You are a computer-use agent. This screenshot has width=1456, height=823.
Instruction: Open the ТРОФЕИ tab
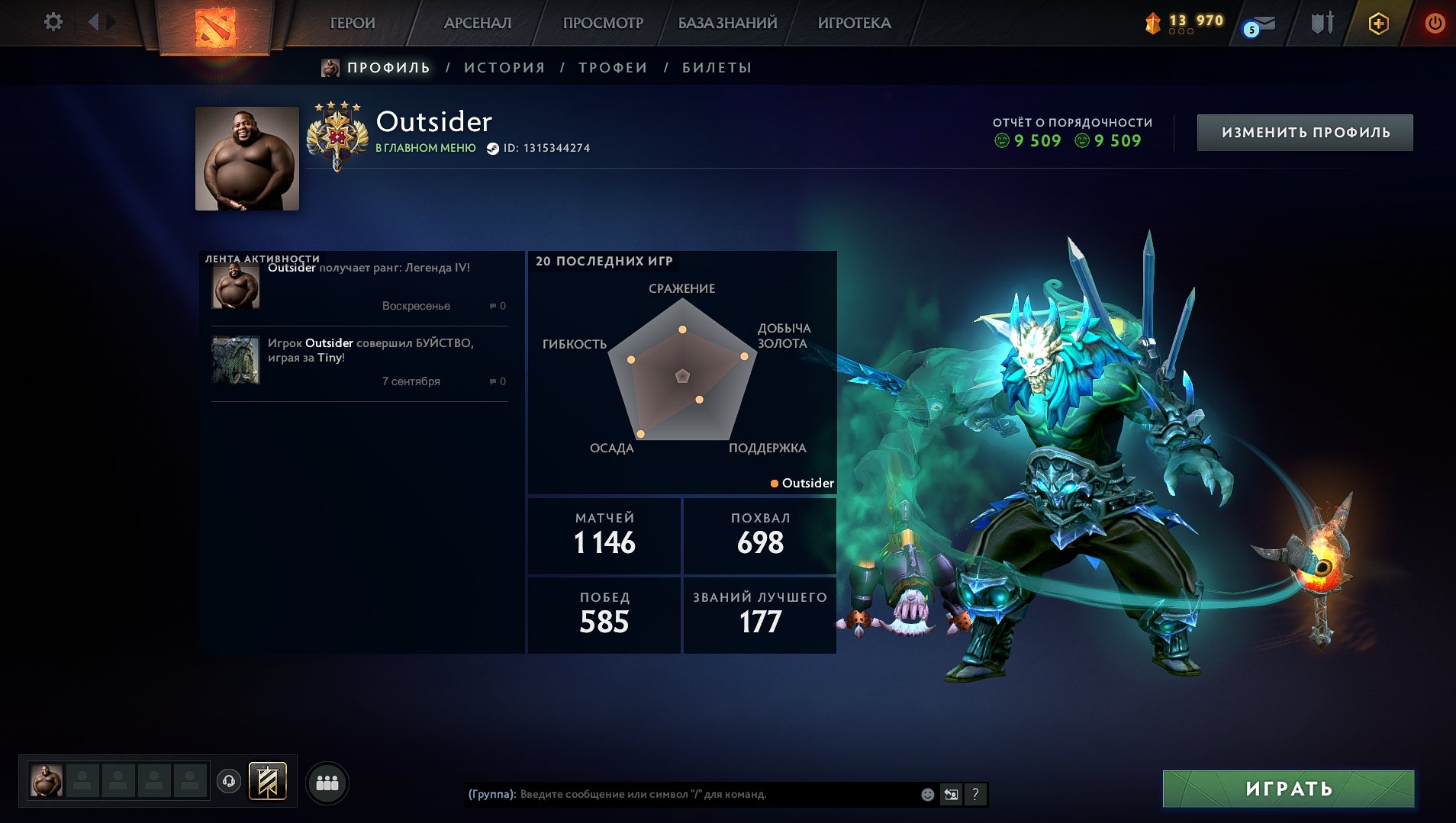click(x=613, y=67)
